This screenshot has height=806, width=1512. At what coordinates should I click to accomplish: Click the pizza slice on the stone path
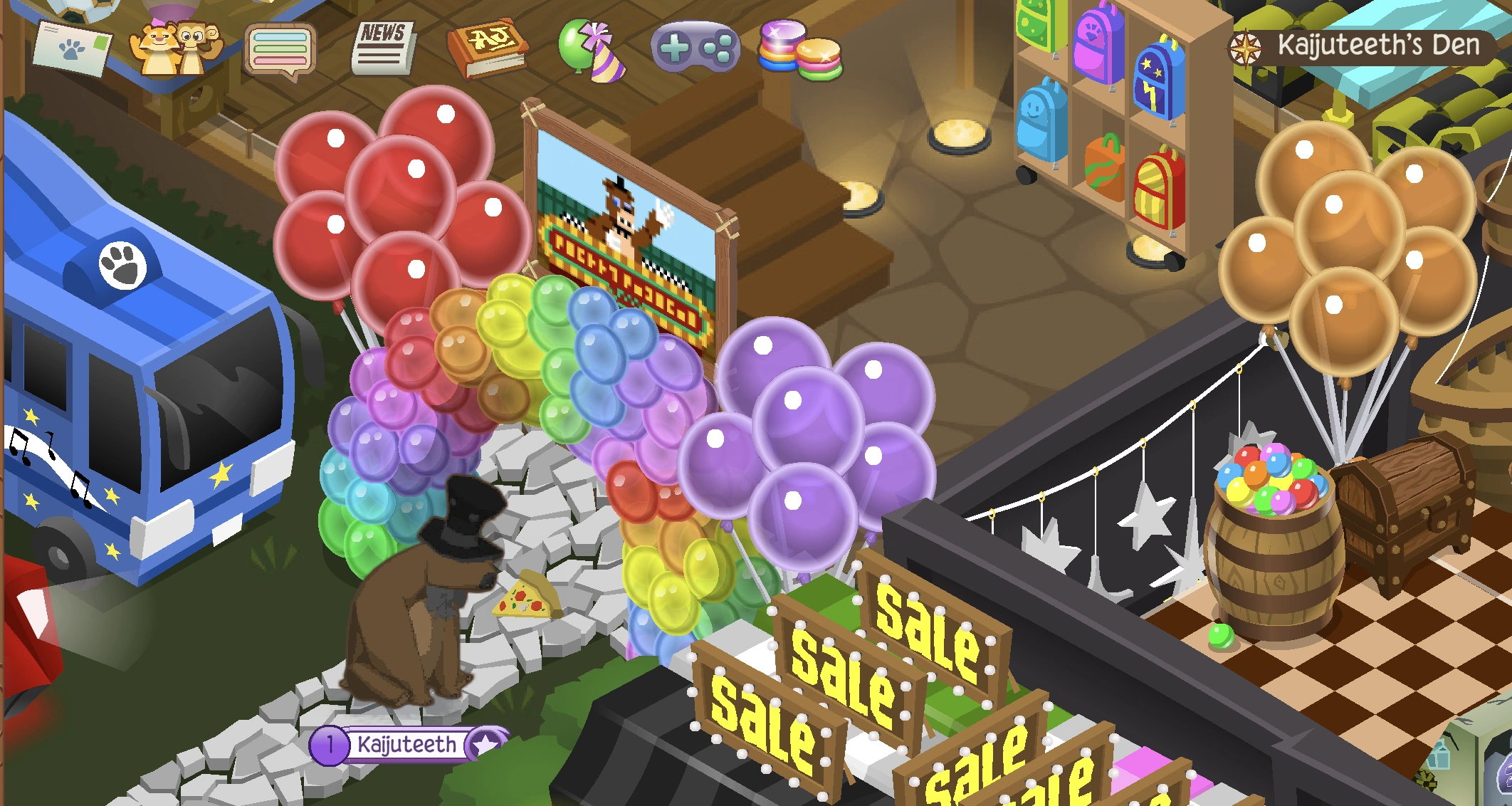coord(525,596)
